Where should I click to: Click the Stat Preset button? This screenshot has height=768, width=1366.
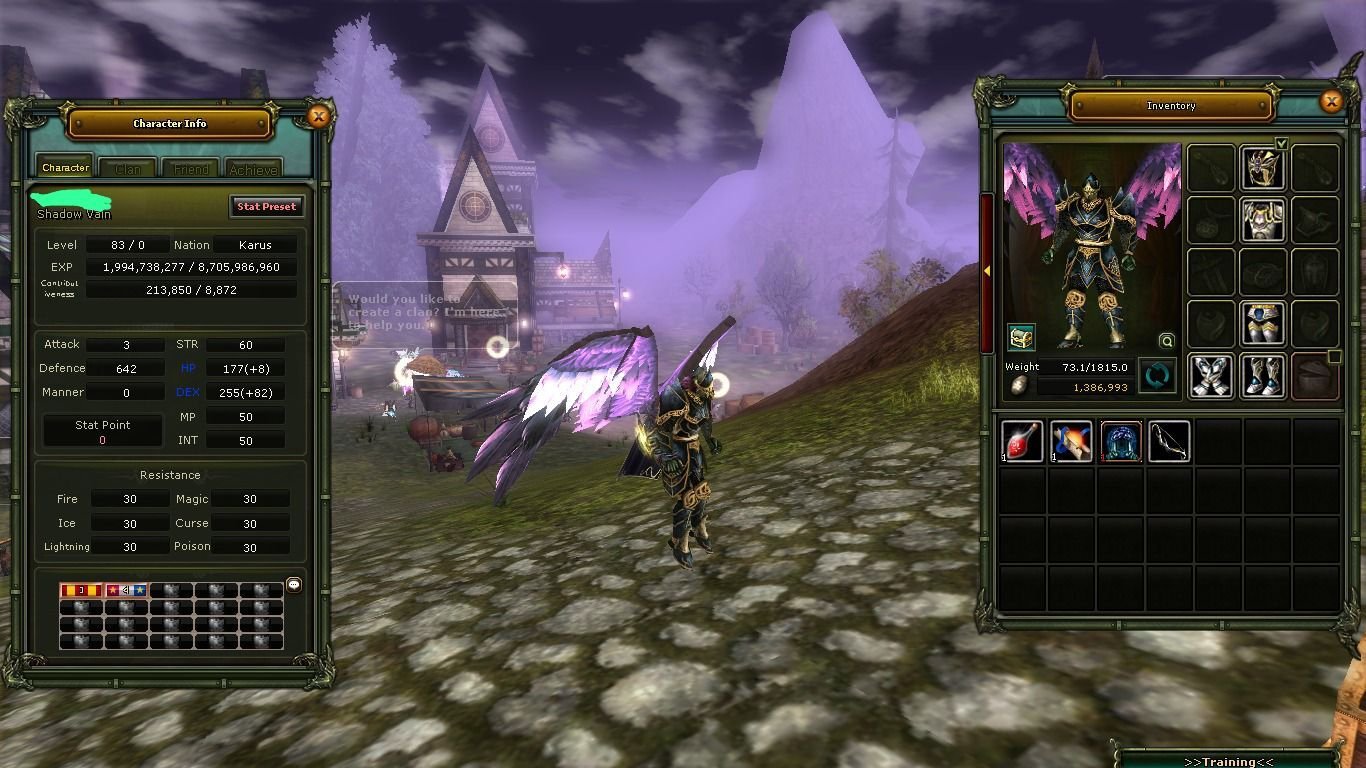pyautogui.click(x=266, y=206)
